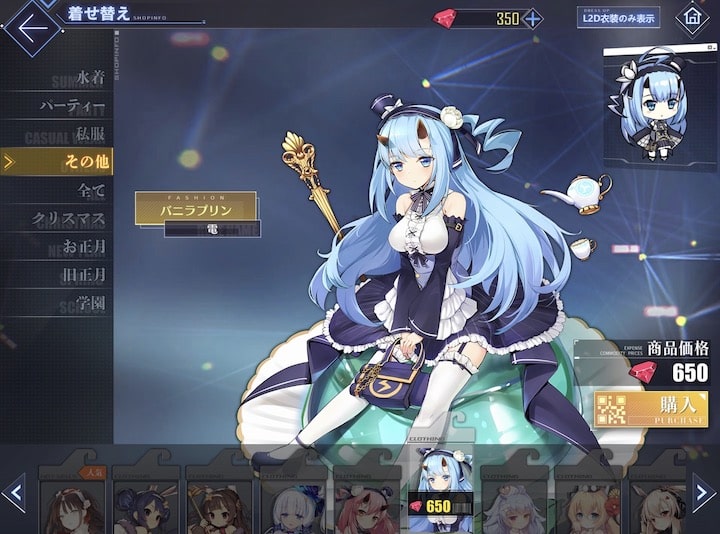
Task: Pick the skin thumbnail tagged 人気
Action: click(72, 498)
